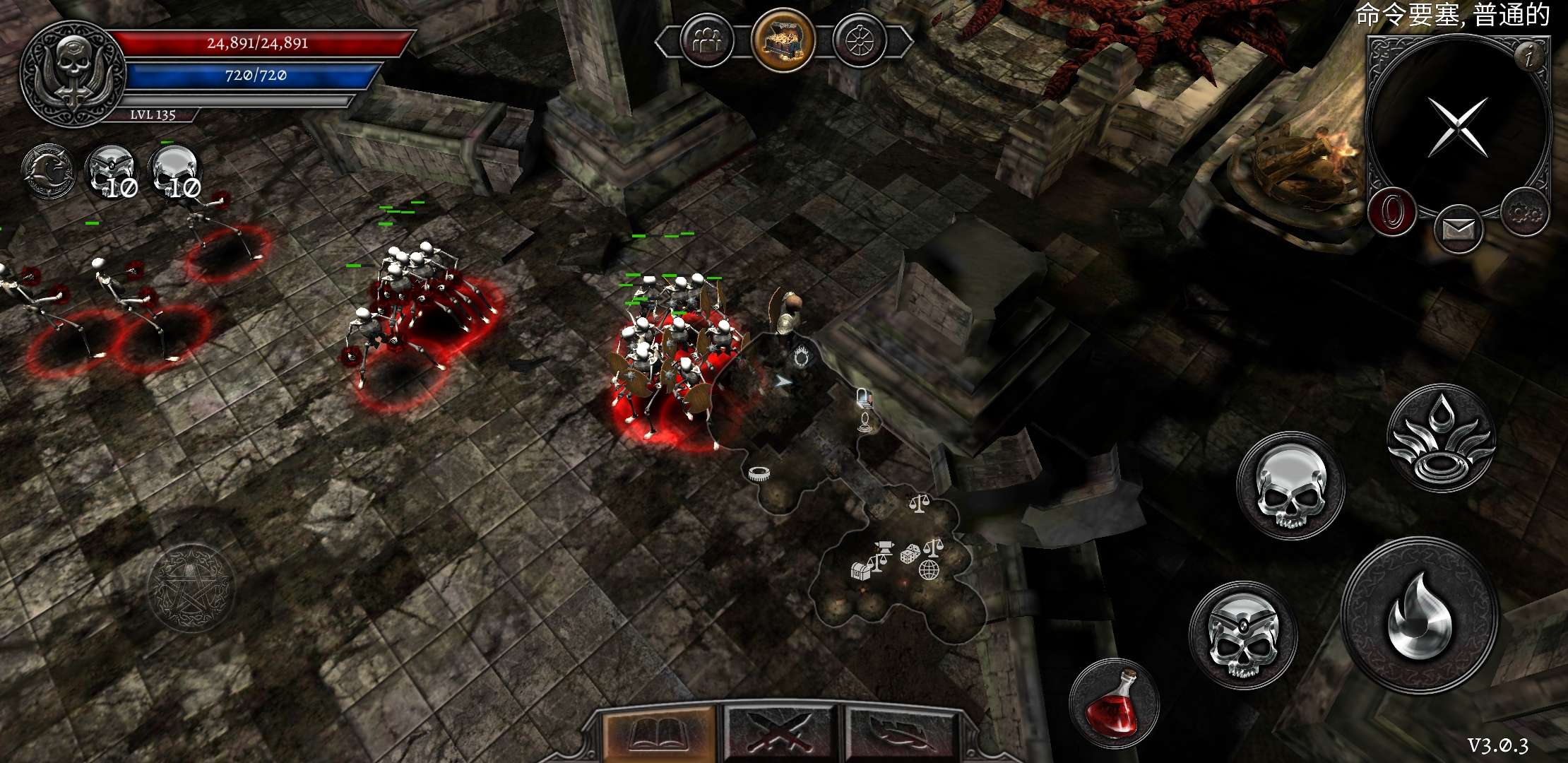Image resolution: width=1568 pixels, height=763 pixels.
Task: Switch to the crossed swords tab
Action: (779, 735)
